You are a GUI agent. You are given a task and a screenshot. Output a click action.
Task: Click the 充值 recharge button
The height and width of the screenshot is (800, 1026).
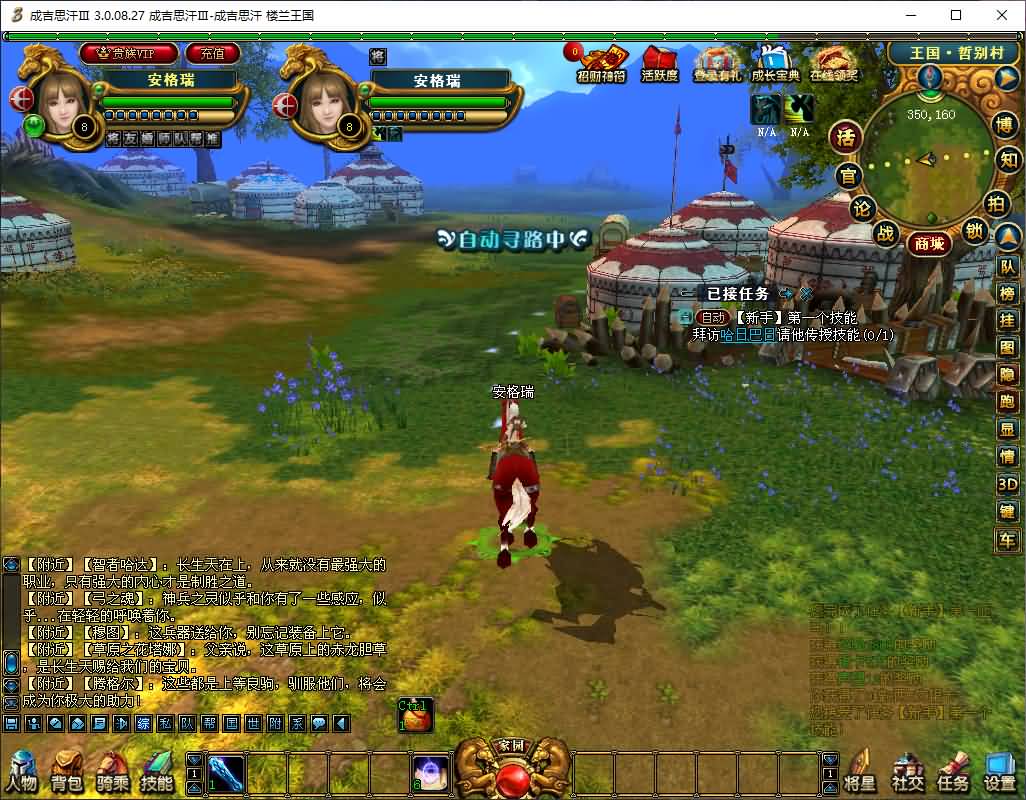click(212, 53)
